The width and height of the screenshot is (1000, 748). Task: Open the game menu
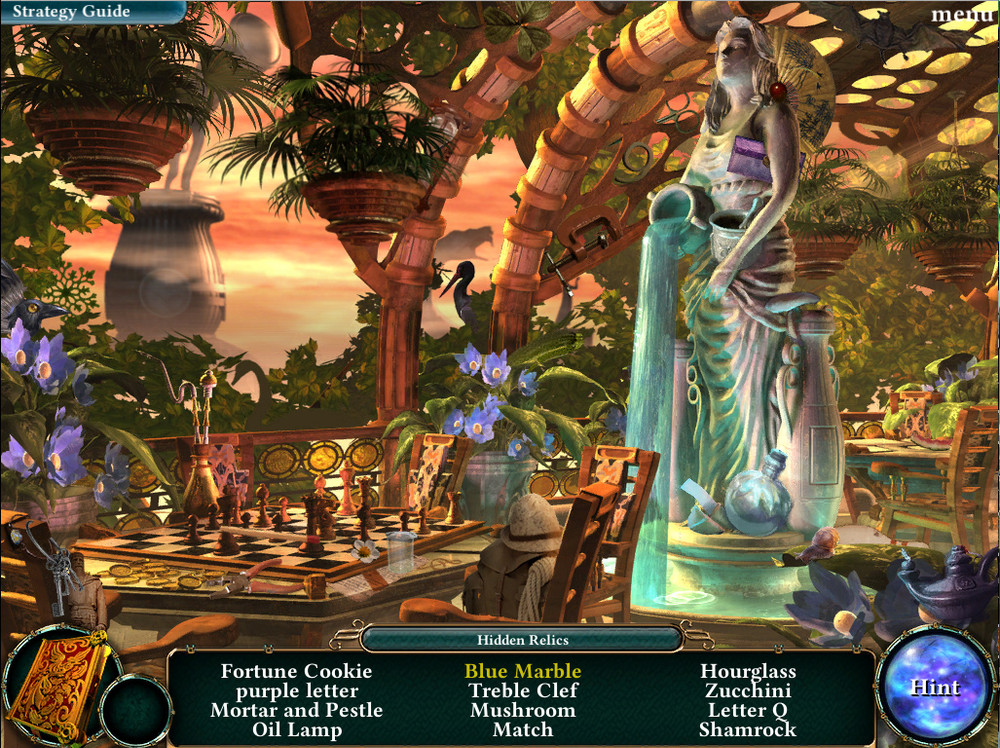tap(962, 14)
